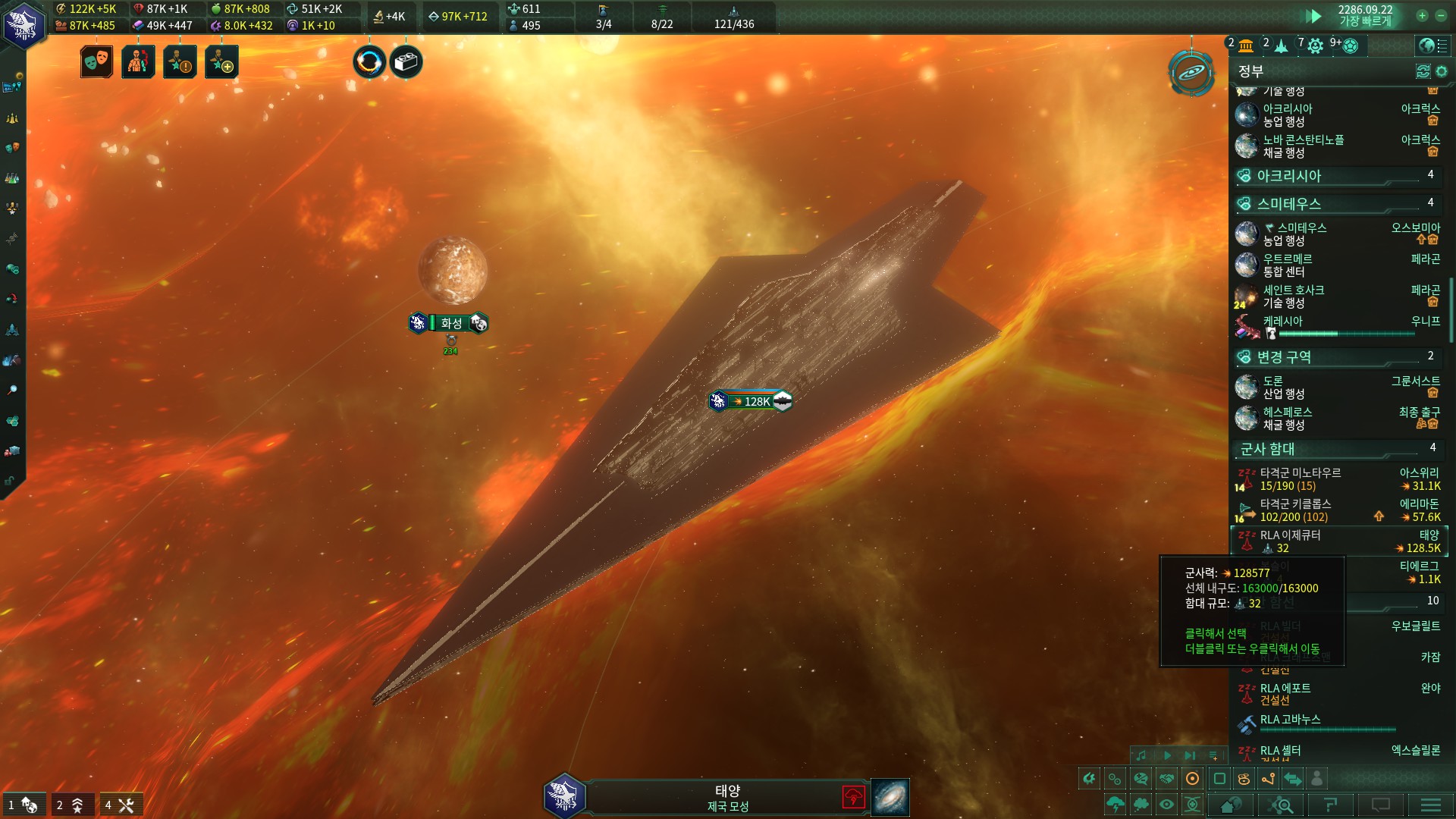The width and height of the screenshot is (1456, 819).
Task: Select control group 4 with tools icon
Action: click(121, 805)
